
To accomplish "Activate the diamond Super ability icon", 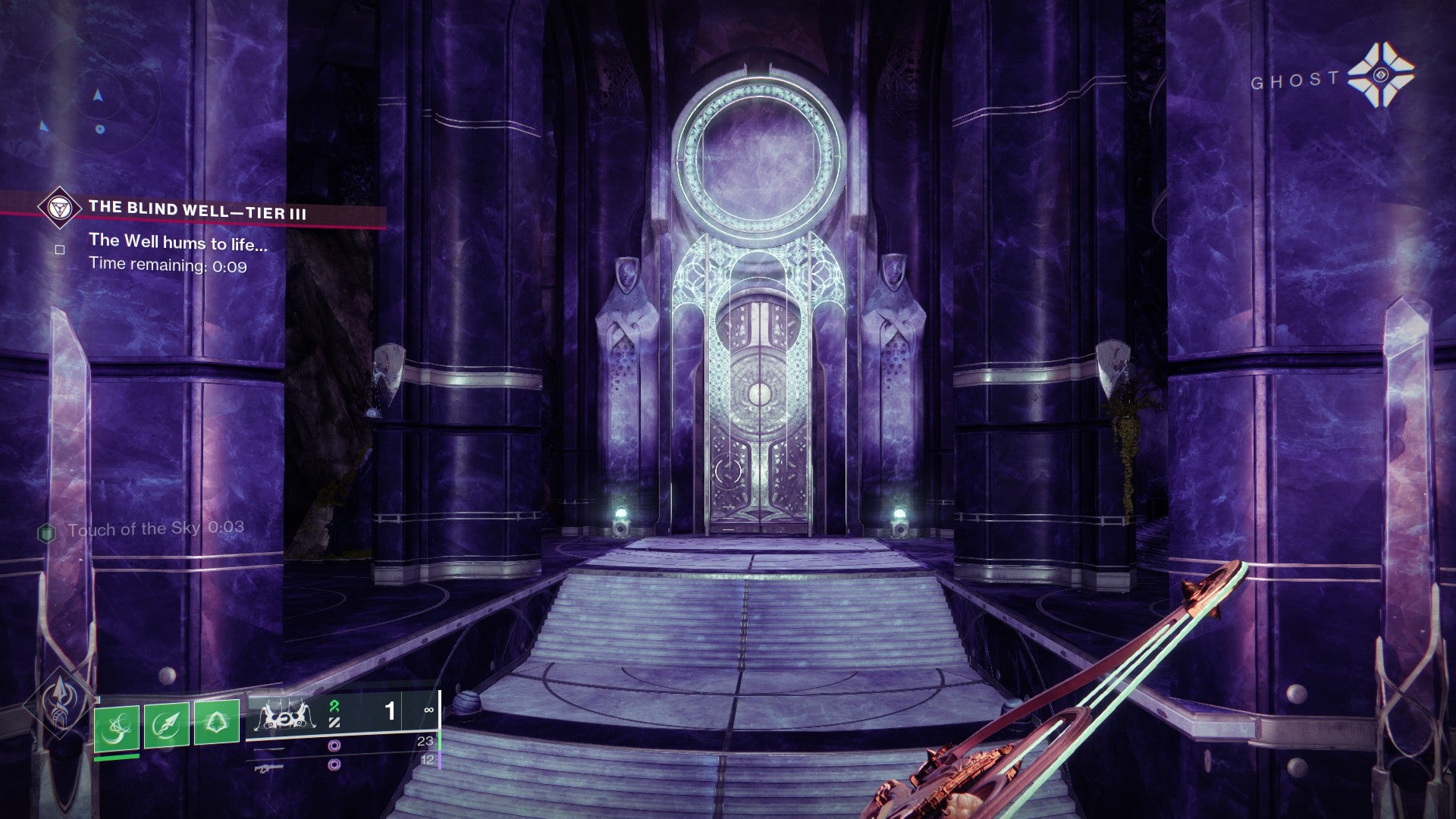I will click(x=59, y=701).
